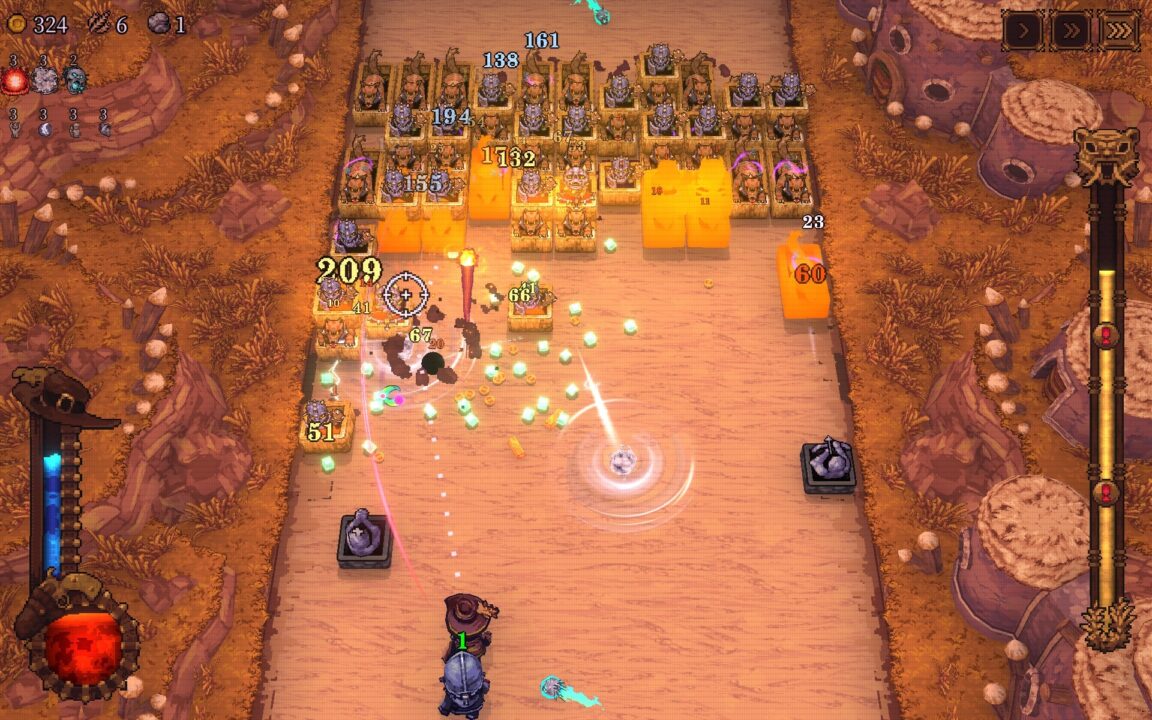Select the triple-arrow fastest speed button
Viewport: 1152px width, 720px height.
pos(1119,30)
